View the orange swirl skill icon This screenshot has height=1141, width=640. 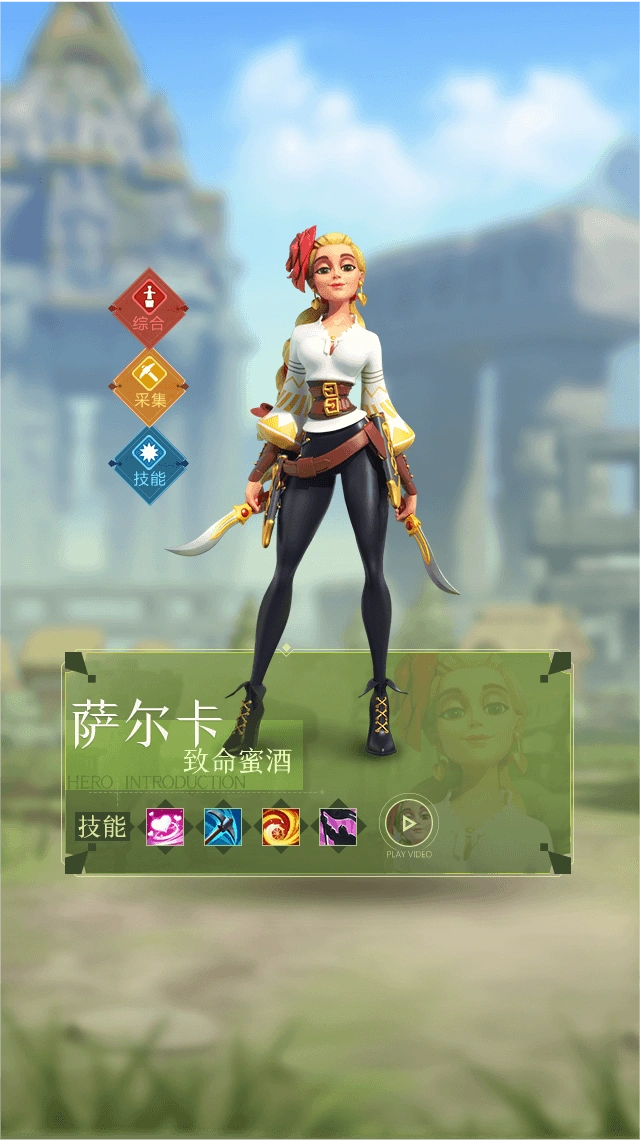point(281,827)
